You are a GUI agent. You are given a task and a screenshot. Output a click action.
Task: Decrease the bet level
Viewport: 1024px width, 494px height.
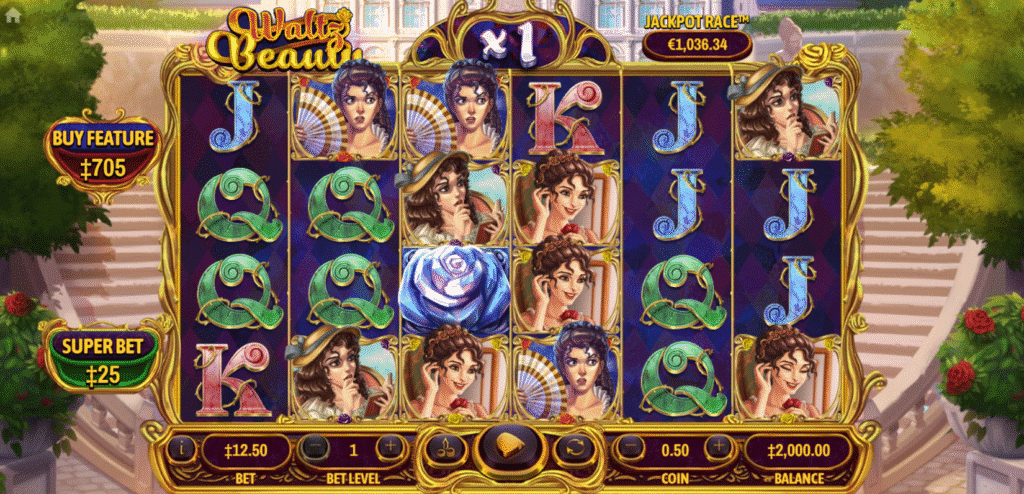315,449
